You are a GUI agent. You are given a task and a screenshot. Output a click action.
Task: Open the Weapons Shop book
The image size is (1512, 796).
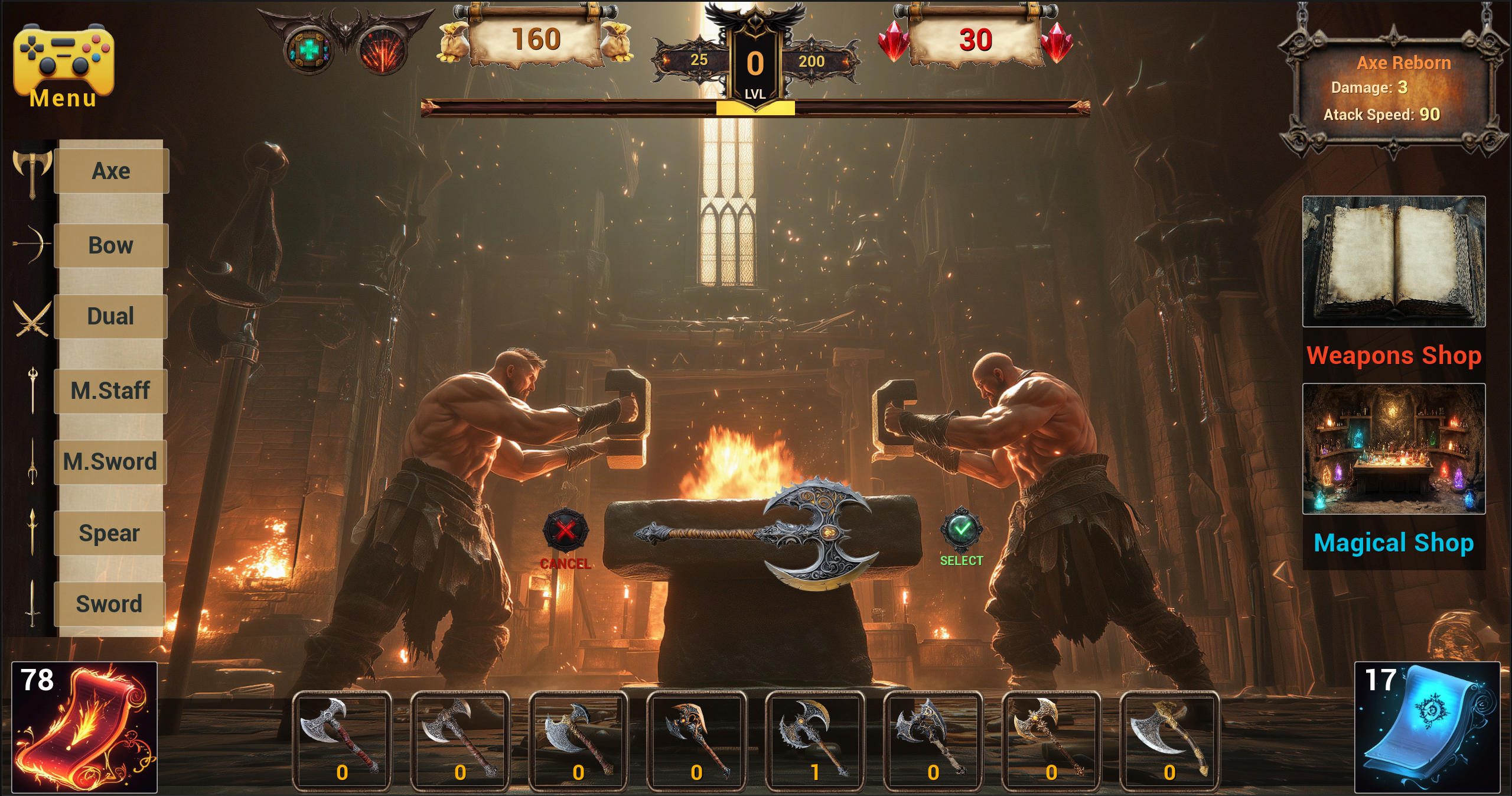(x=1394, y=262)
